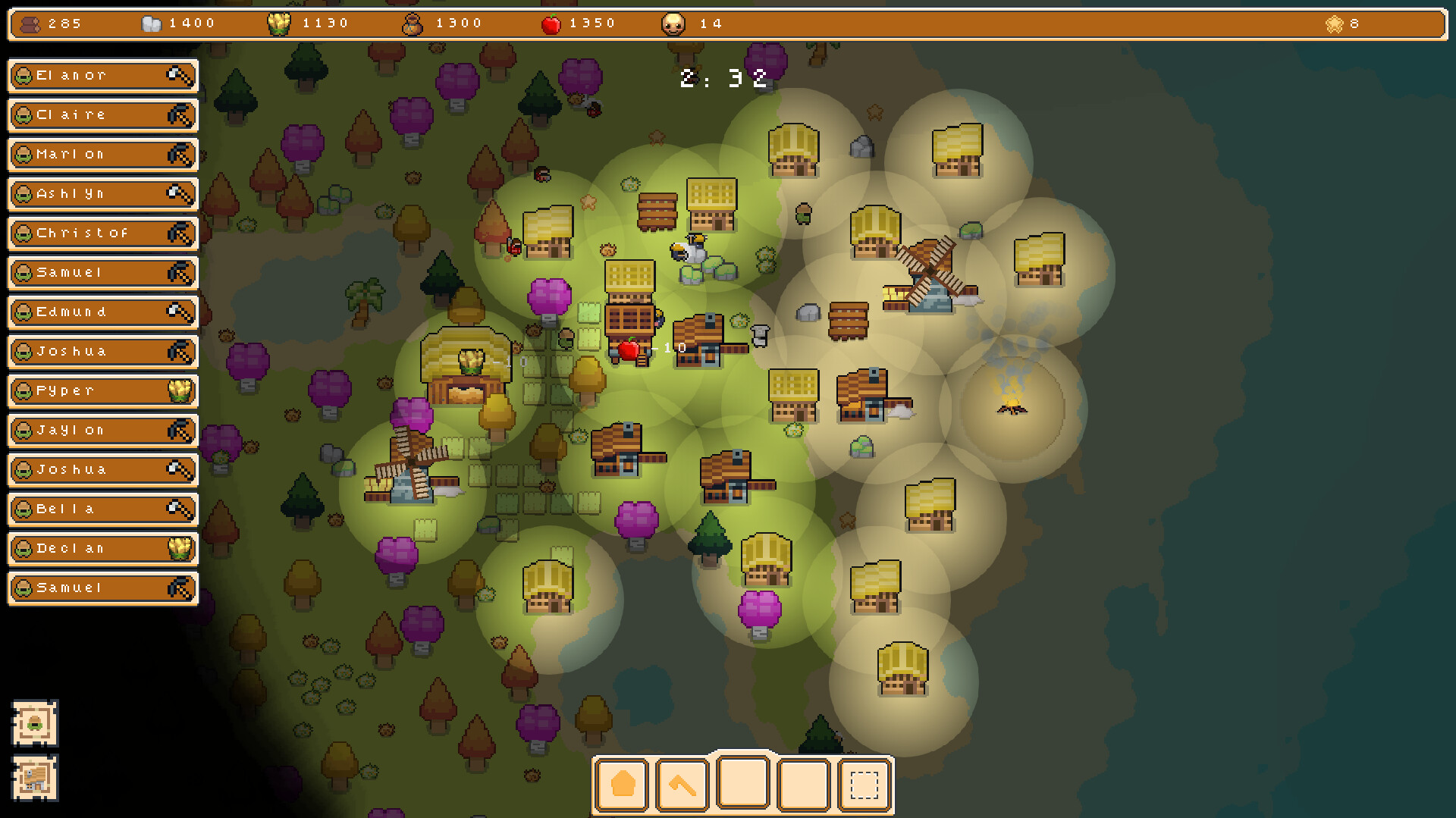Toggle Pyper's corn farming job icon

(x=179, y=391)
